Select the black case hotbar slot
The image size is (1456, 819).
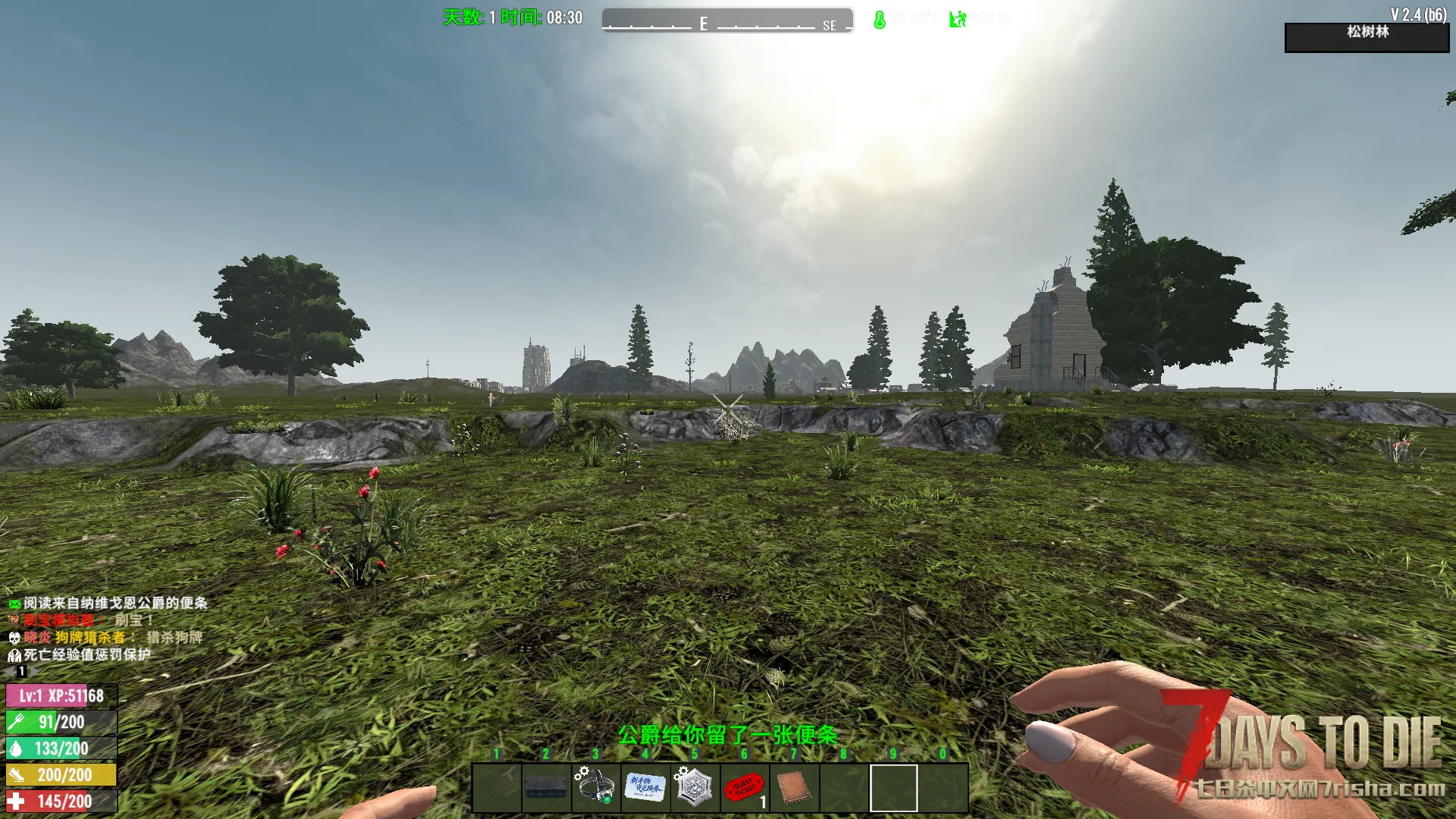pyautogui.click(x=546, y=787)
